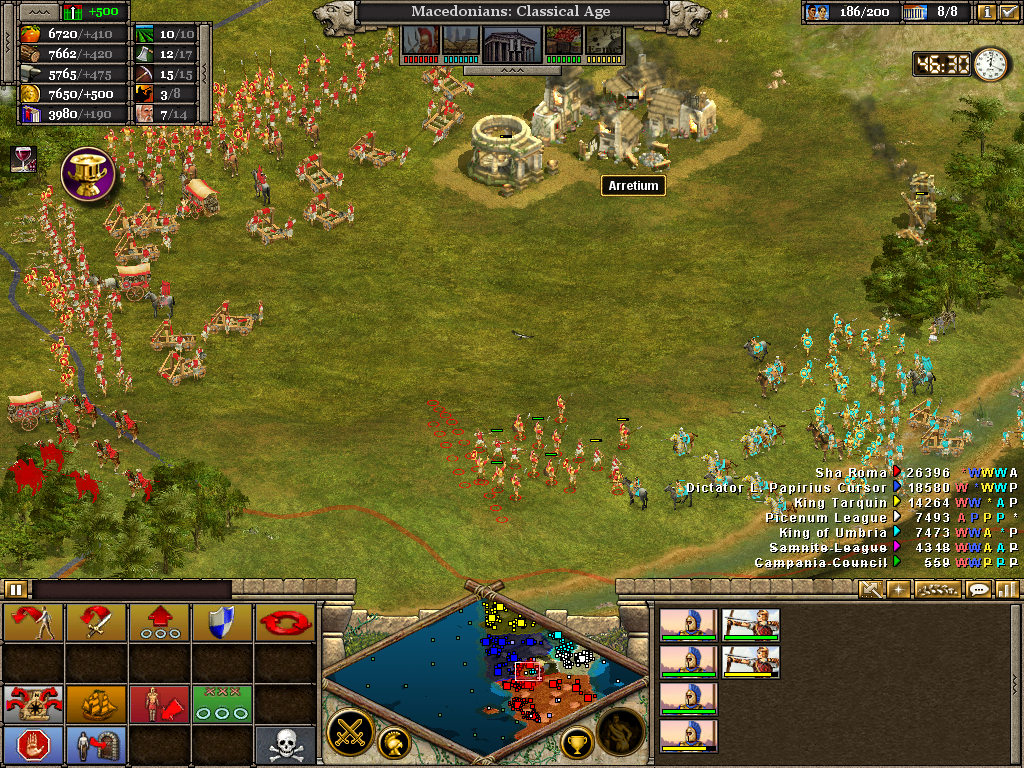
Task: Click the garrison command with gate icon
Action: [96, 745]
